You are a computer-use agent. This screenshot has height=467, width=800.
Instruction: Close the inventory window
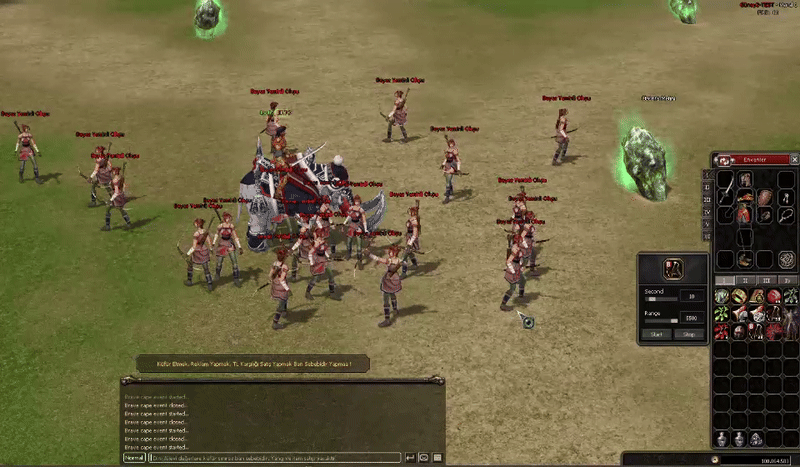[794, 159]
